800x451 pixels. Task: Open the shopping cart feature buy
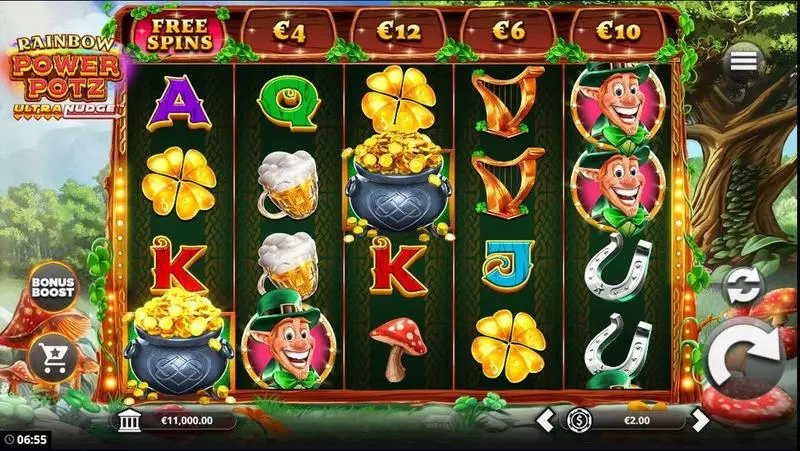(50, 353)
